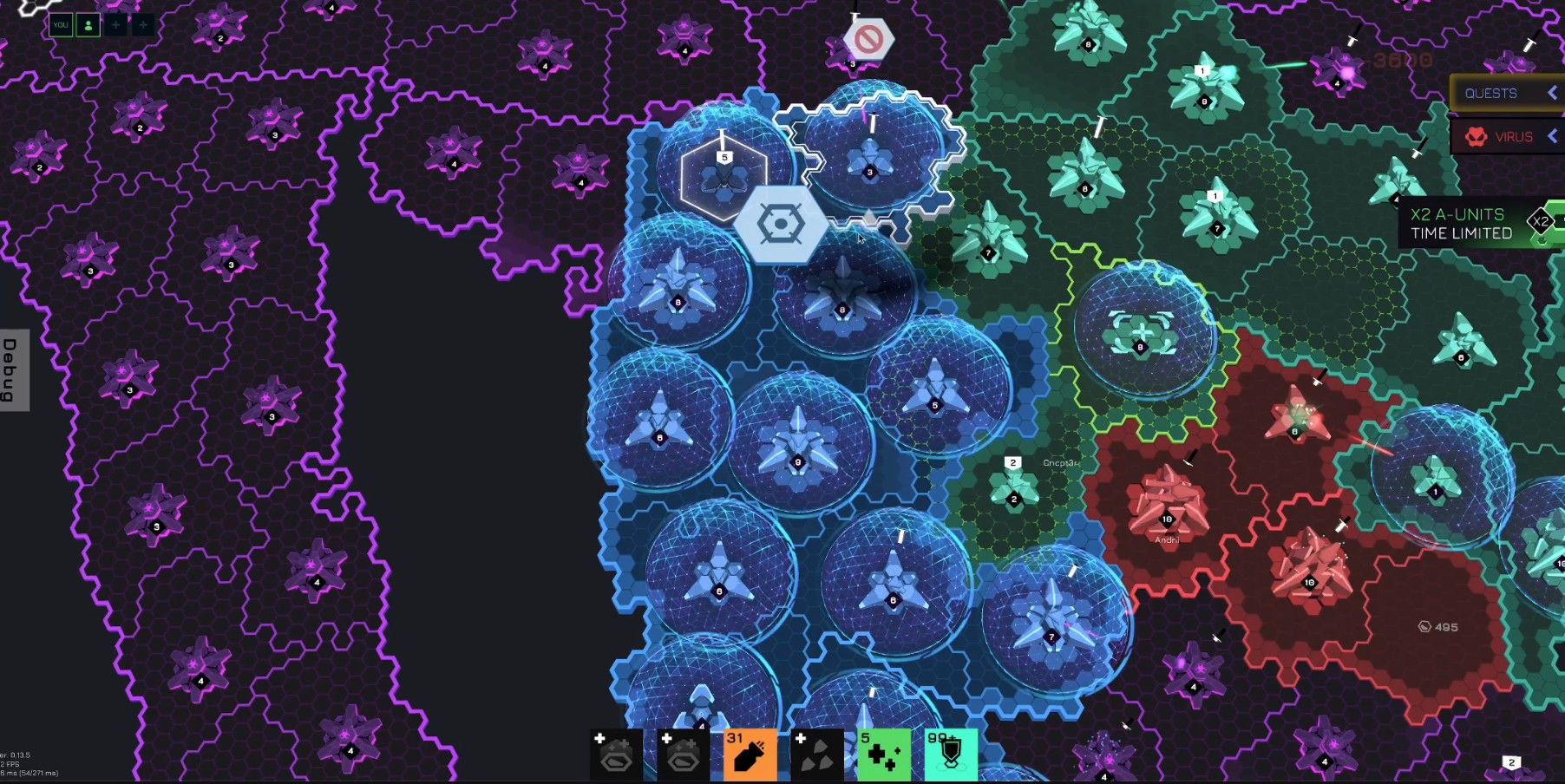Collapse the VIRUS panel chevron
Screen dimensions: 1565x784
tap(1552, 137)
